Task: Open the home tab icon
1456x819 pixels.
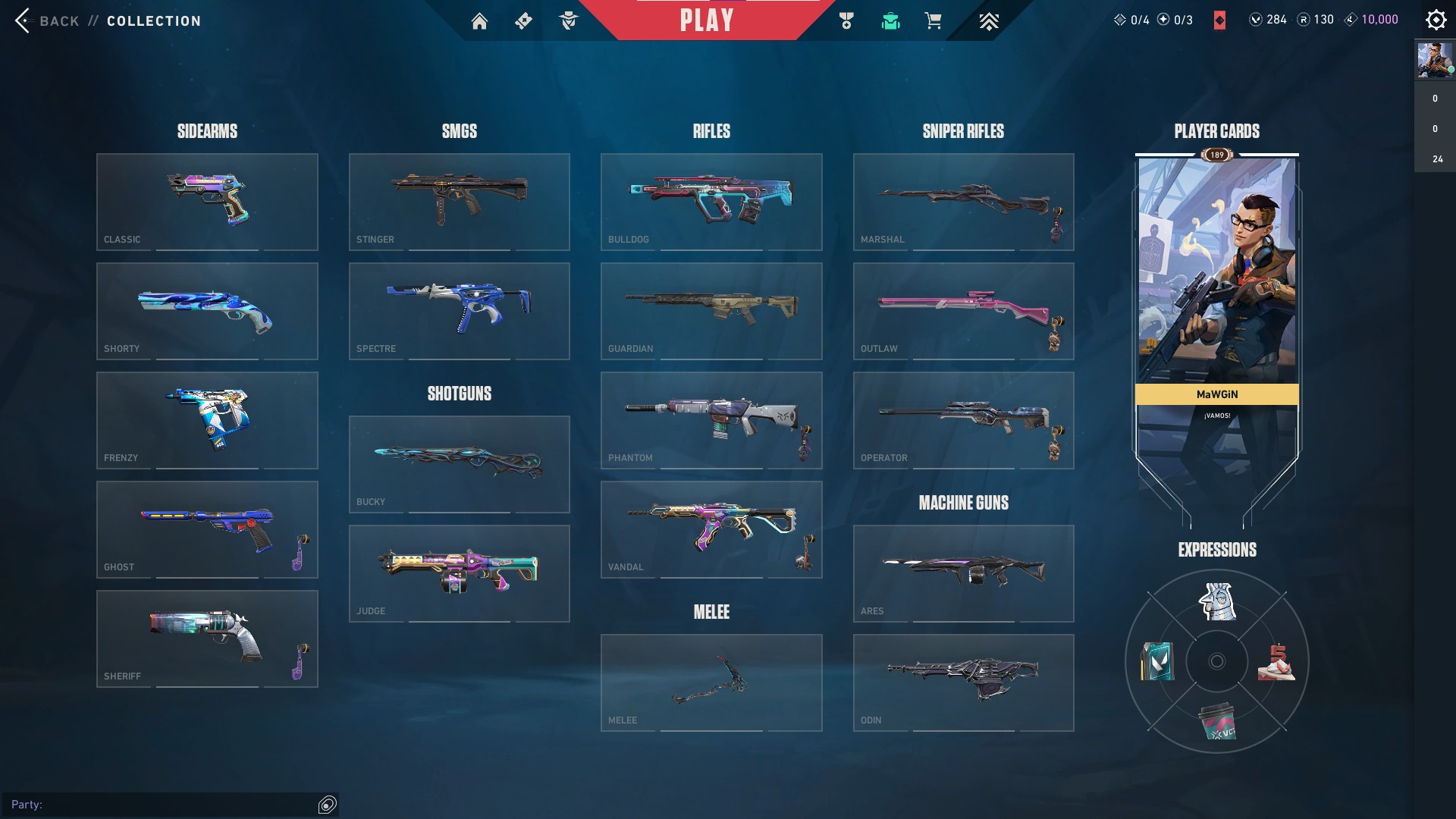Action: (x=479, y=21)
